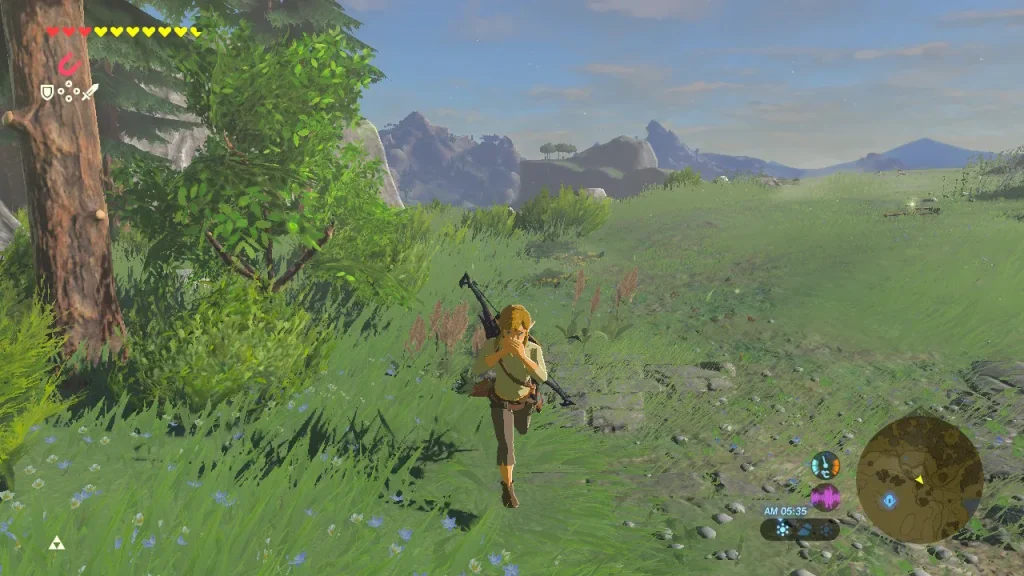Open the circular minimap
The height and width of the screenshot is (576, 1024).
pyautogui.click(x=919, y=479)
